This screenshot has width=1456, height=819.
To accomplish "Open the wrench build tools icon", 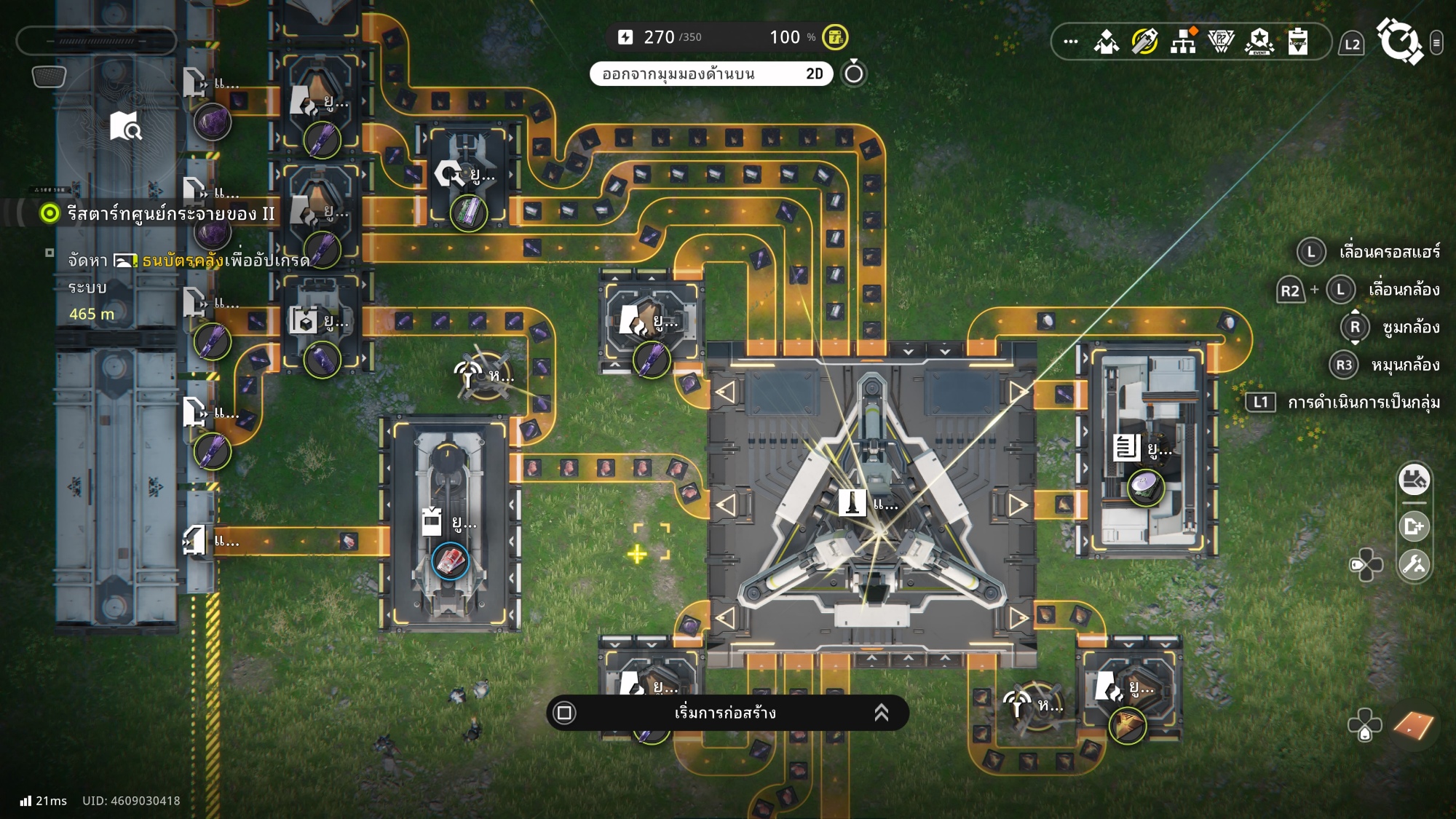I will coord(1414,564).
